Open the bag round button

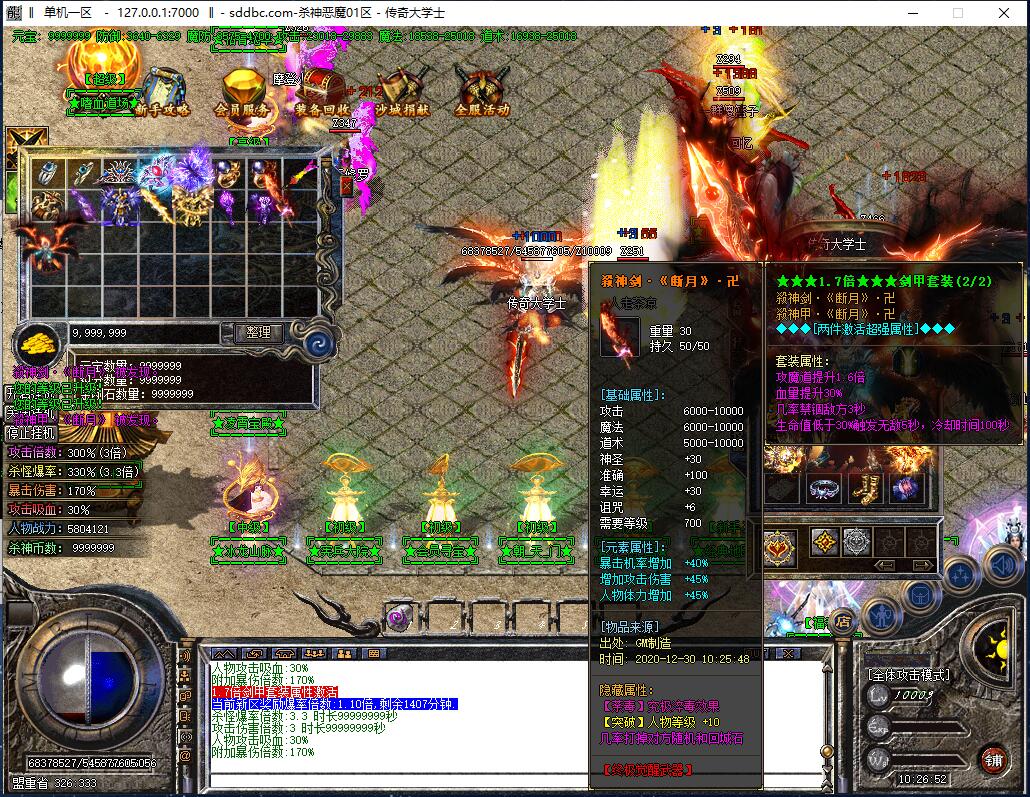tap(920, 596)
